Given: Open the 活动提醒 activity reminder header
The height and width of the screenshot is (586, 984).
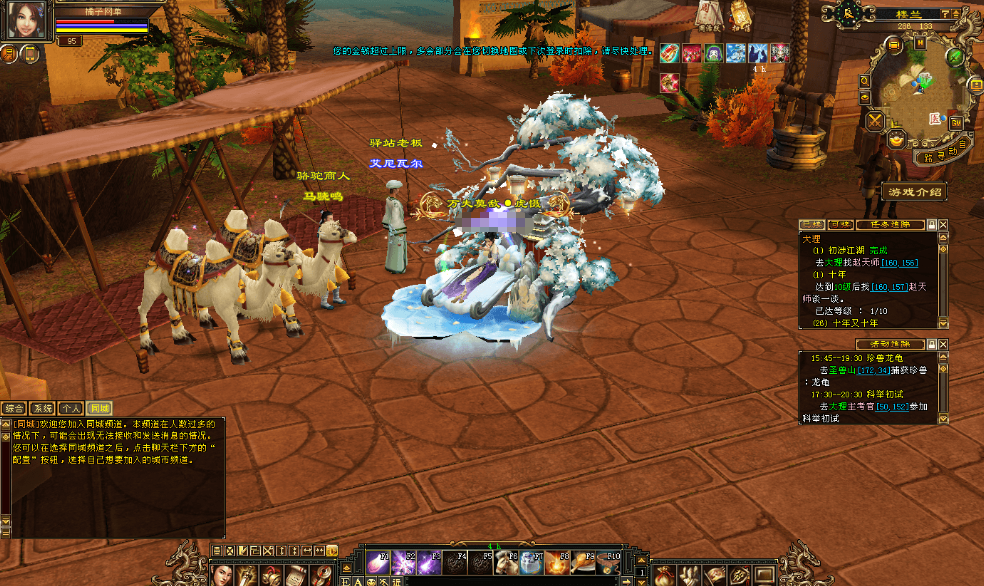Looking at the screenshot, I should (889, 344).
